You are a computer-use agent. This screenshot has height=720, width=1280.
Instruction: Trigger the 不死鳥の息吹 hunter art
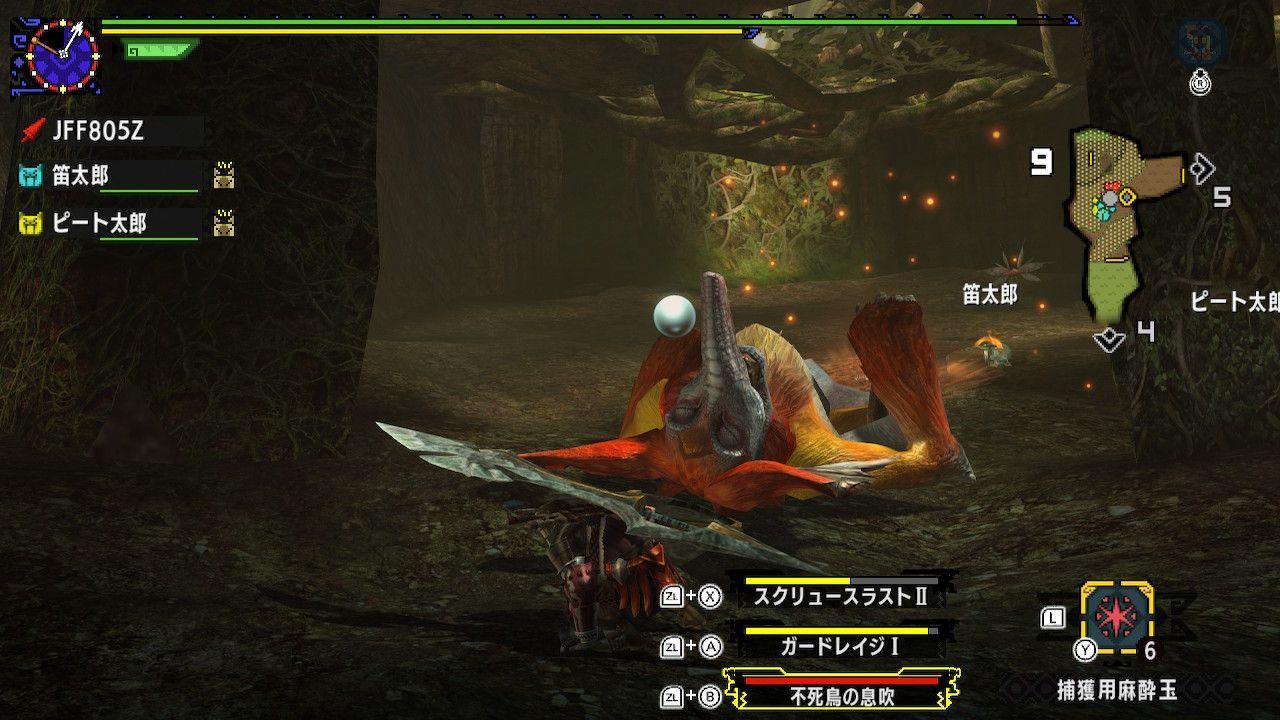coord(840,696)
